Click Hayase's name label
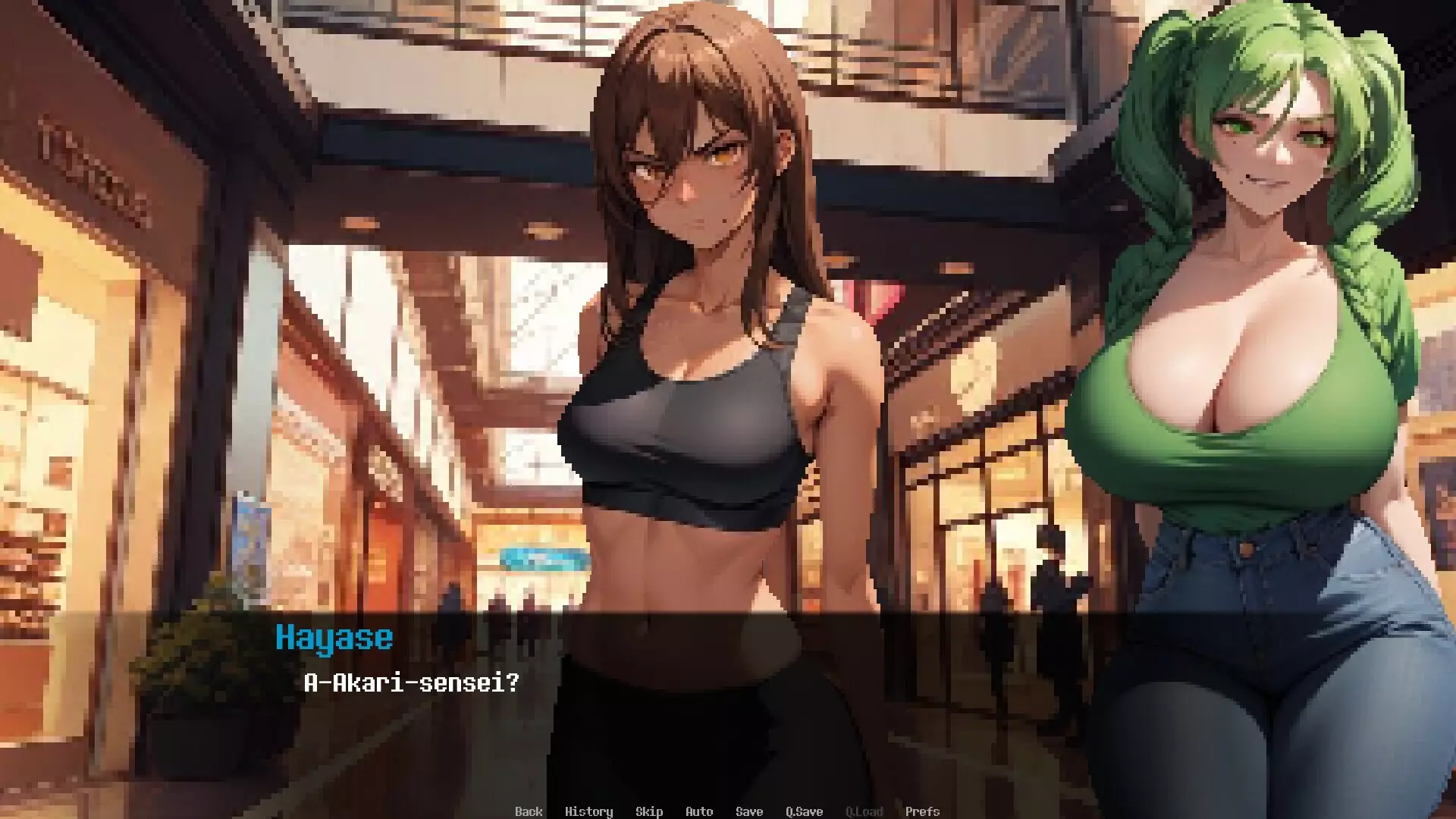Screen dimensions: 1456x819 334,637
